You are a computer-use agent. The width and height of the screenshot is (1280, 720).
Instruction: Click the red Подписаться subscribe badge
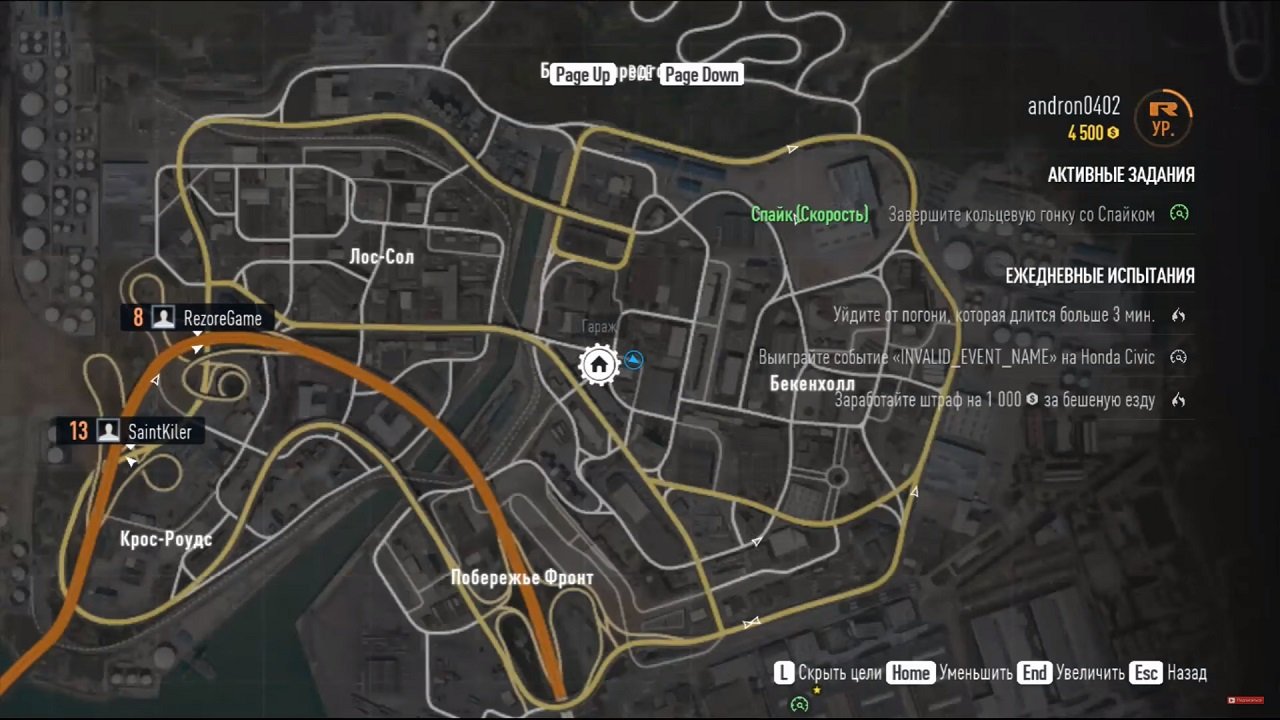[x=1244, y=702]
